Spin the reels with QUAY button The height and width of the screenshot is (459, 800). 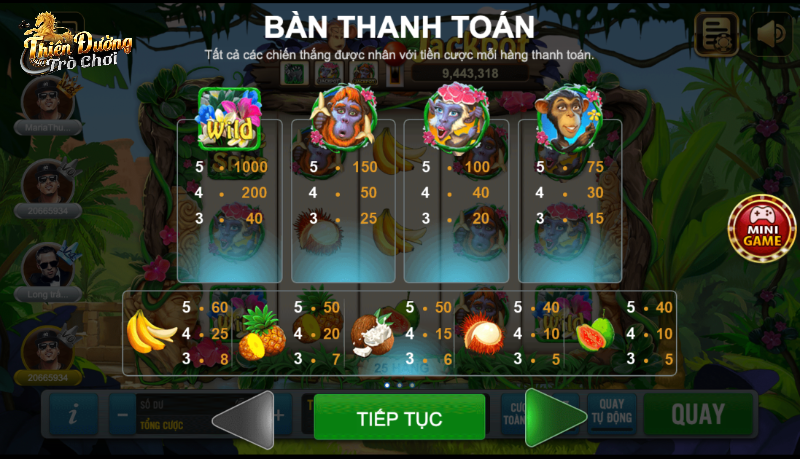tap(697, 415)
